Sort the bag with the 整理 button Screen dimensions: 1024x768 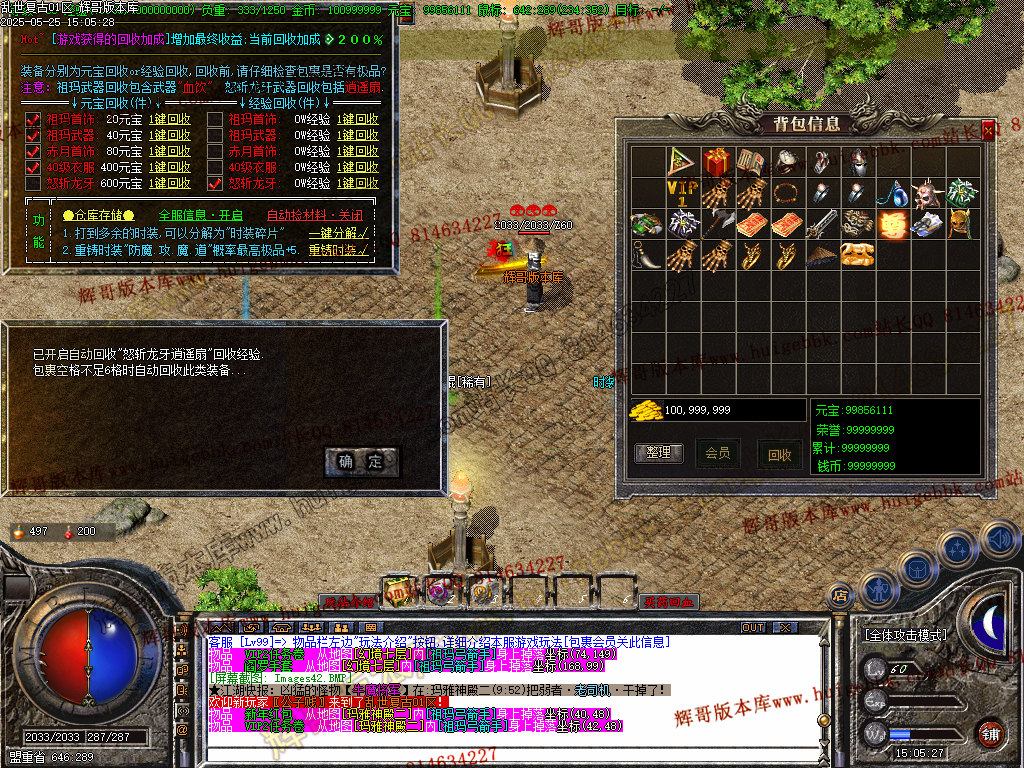point(658,453)
